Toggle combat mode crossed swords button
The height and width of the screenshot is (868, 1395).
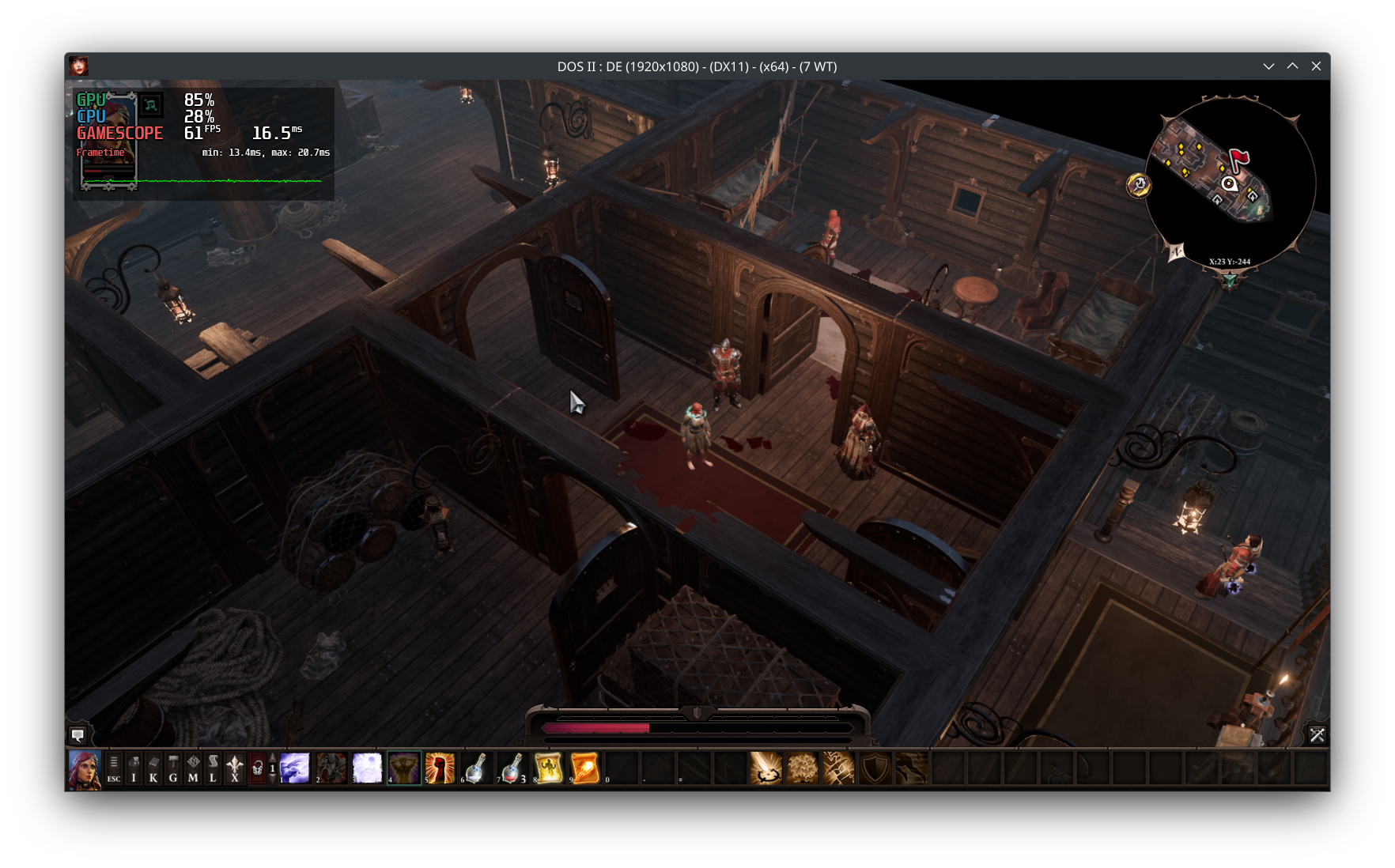1317,735
